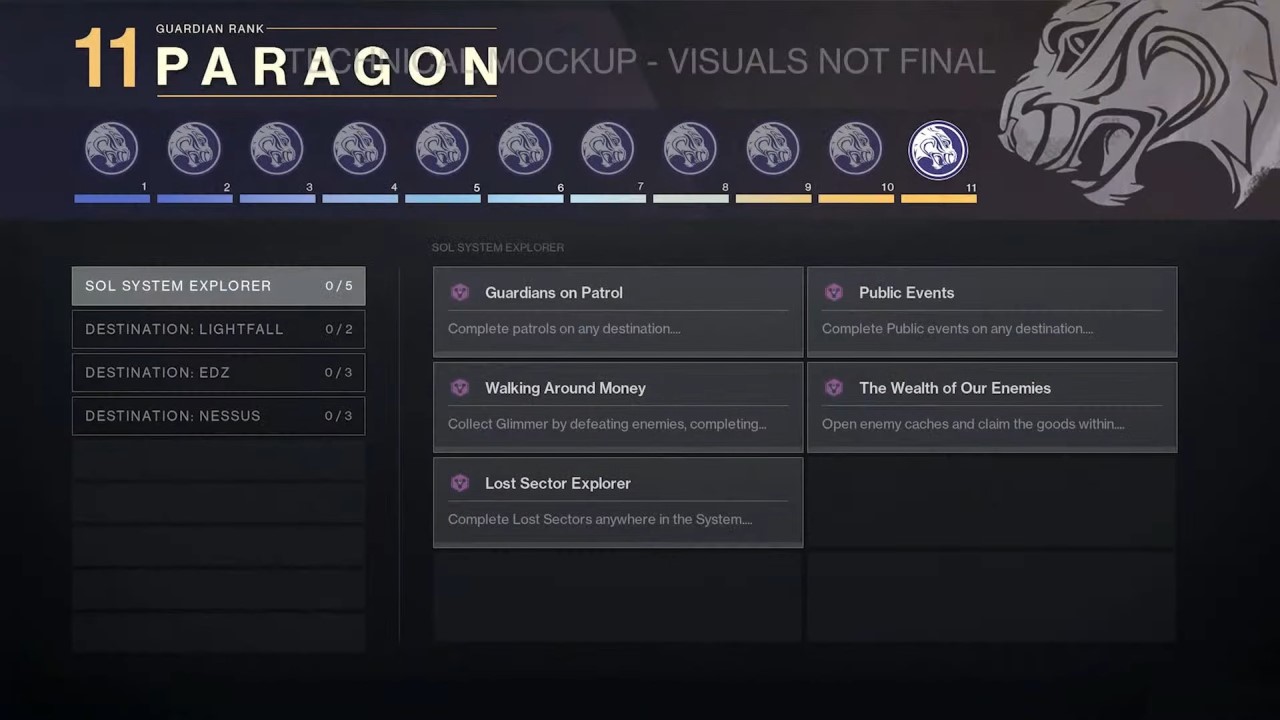Image resolution: width=1280 pixels, height=720 pixels.
Task: Click the Guardians on Patrol objective icon
Action: 460,292
